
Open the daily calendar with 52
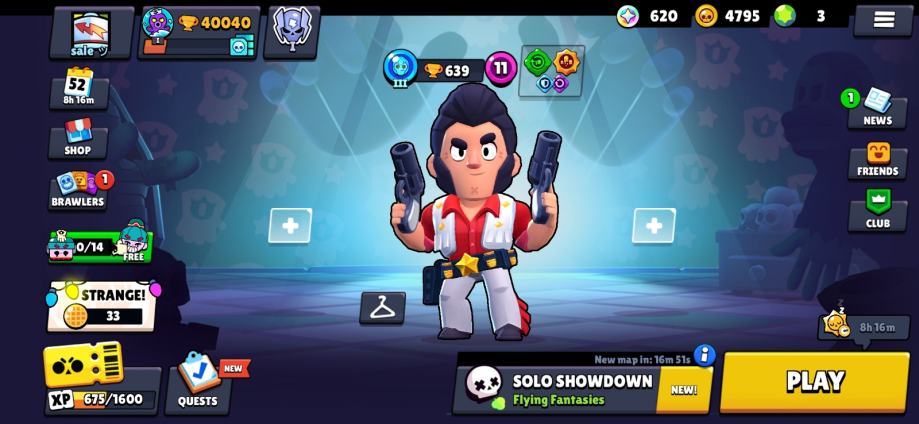click(78, 87)
